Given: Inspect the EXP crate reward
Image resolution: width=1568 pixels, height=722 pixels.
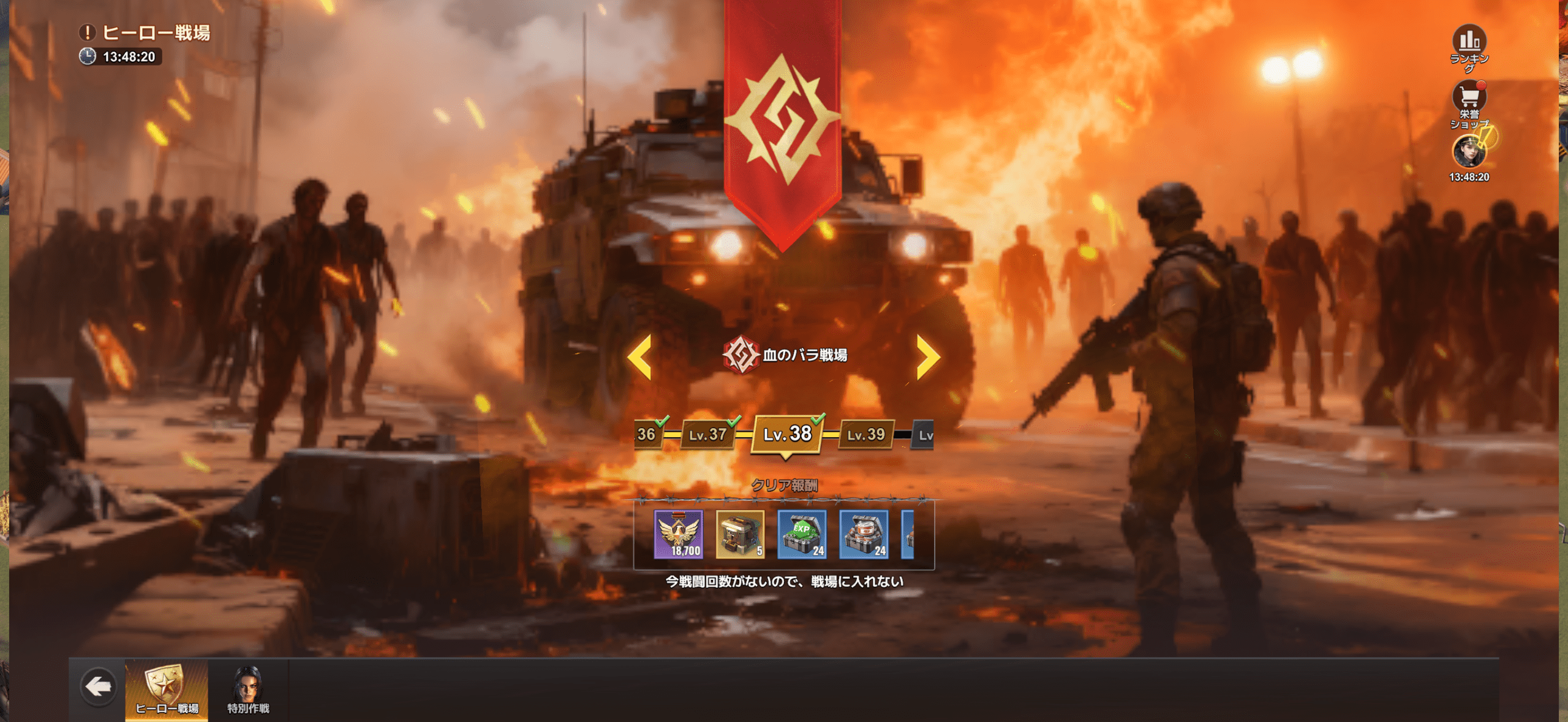Looking at the screenshot, I should click(x=802, y=534).
